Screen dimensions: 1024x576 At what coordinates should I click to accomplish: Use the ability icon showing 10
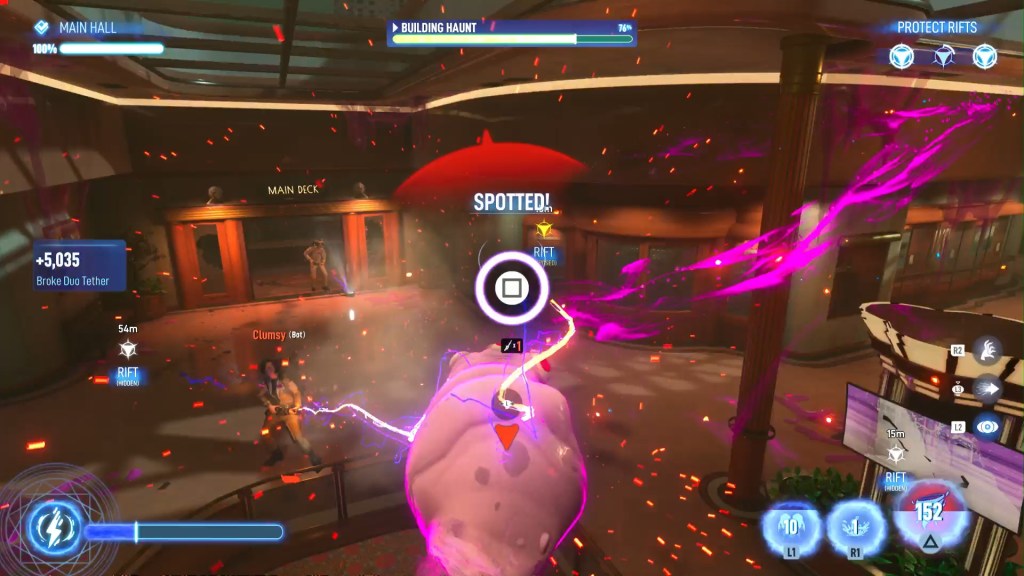click(x=791, y=524)
